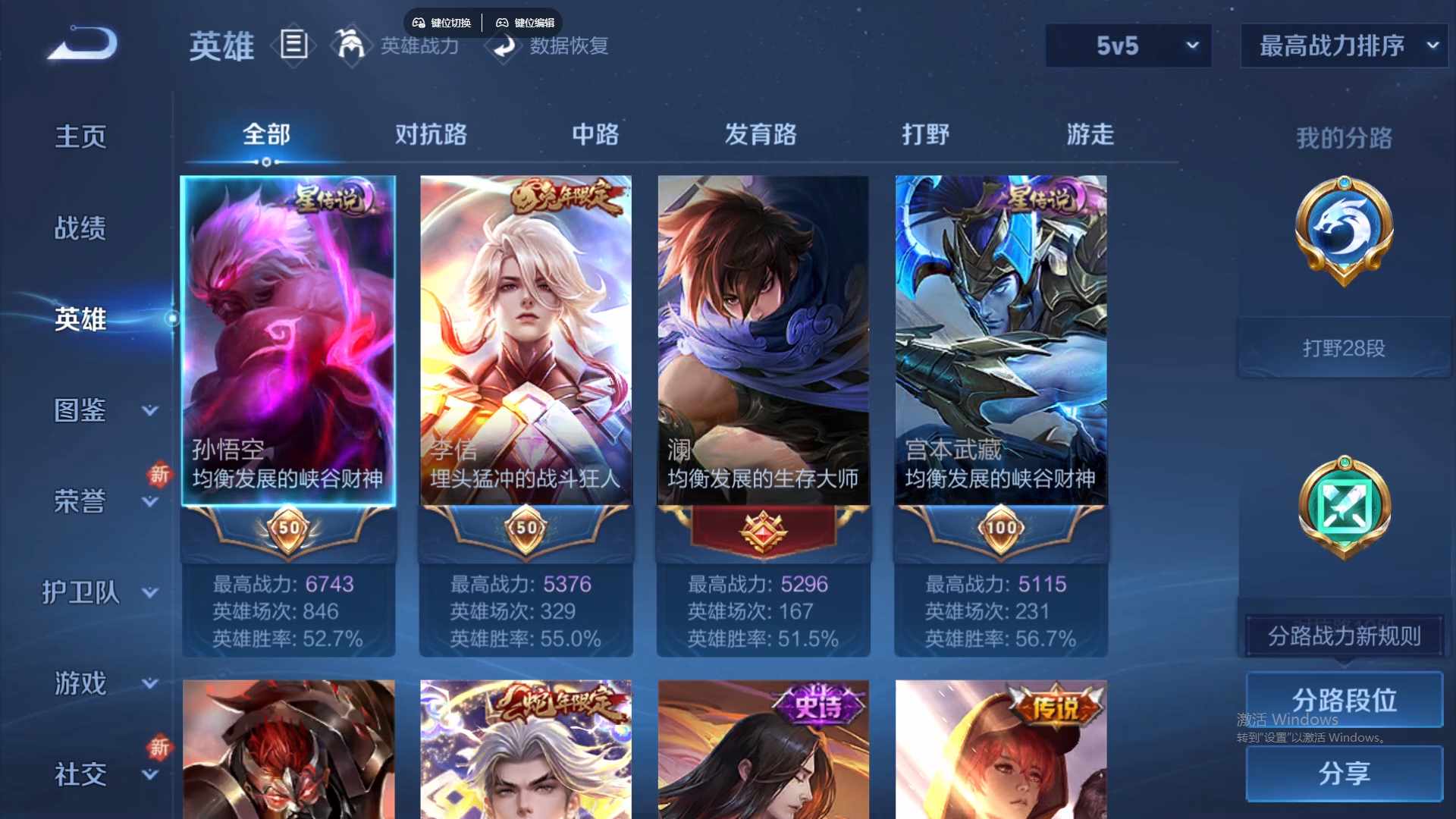This screenshot has height=819, width=1456.
Task: Click the 新 badge next to 荣誉
Action: [x=160, y=476]
